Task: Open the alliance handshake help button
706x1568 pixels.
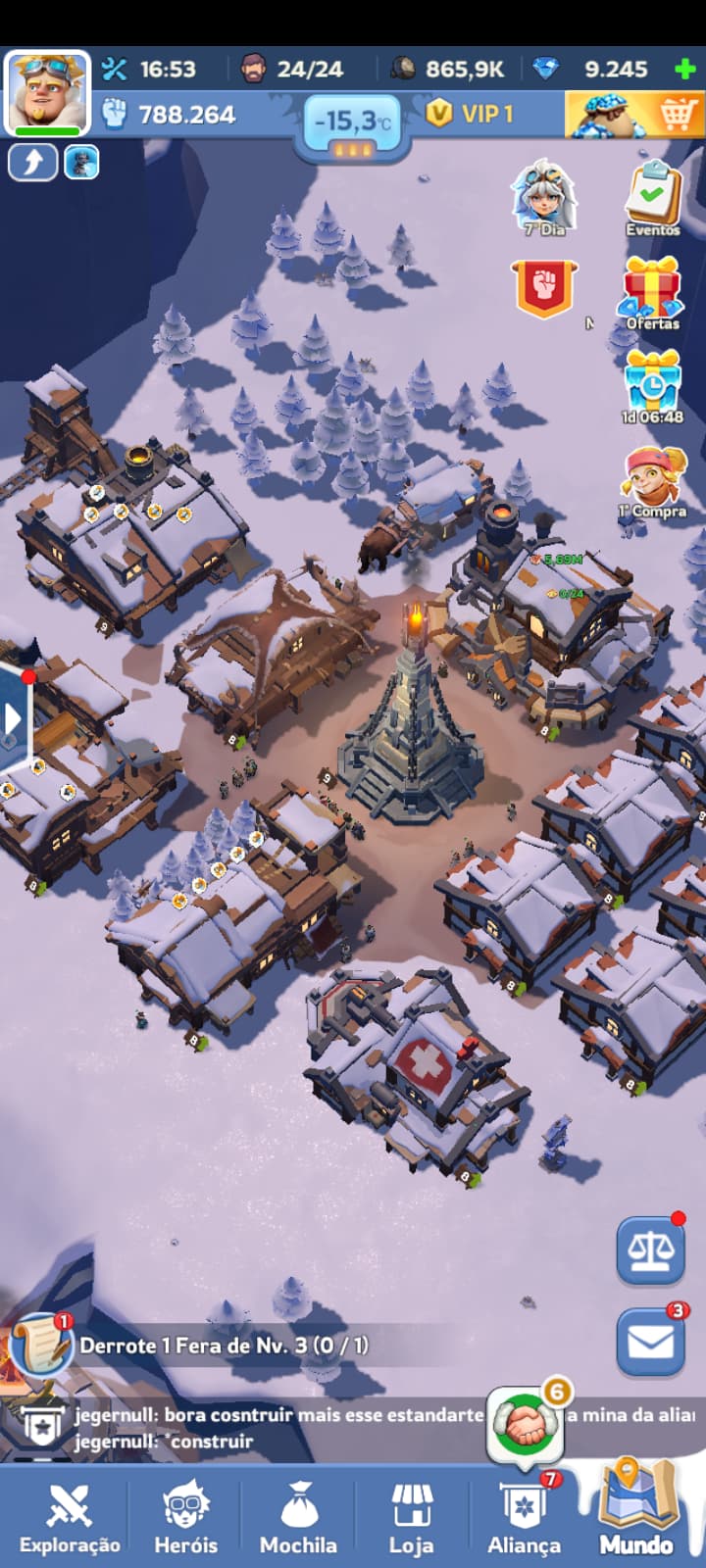Action: point(527,1425)
